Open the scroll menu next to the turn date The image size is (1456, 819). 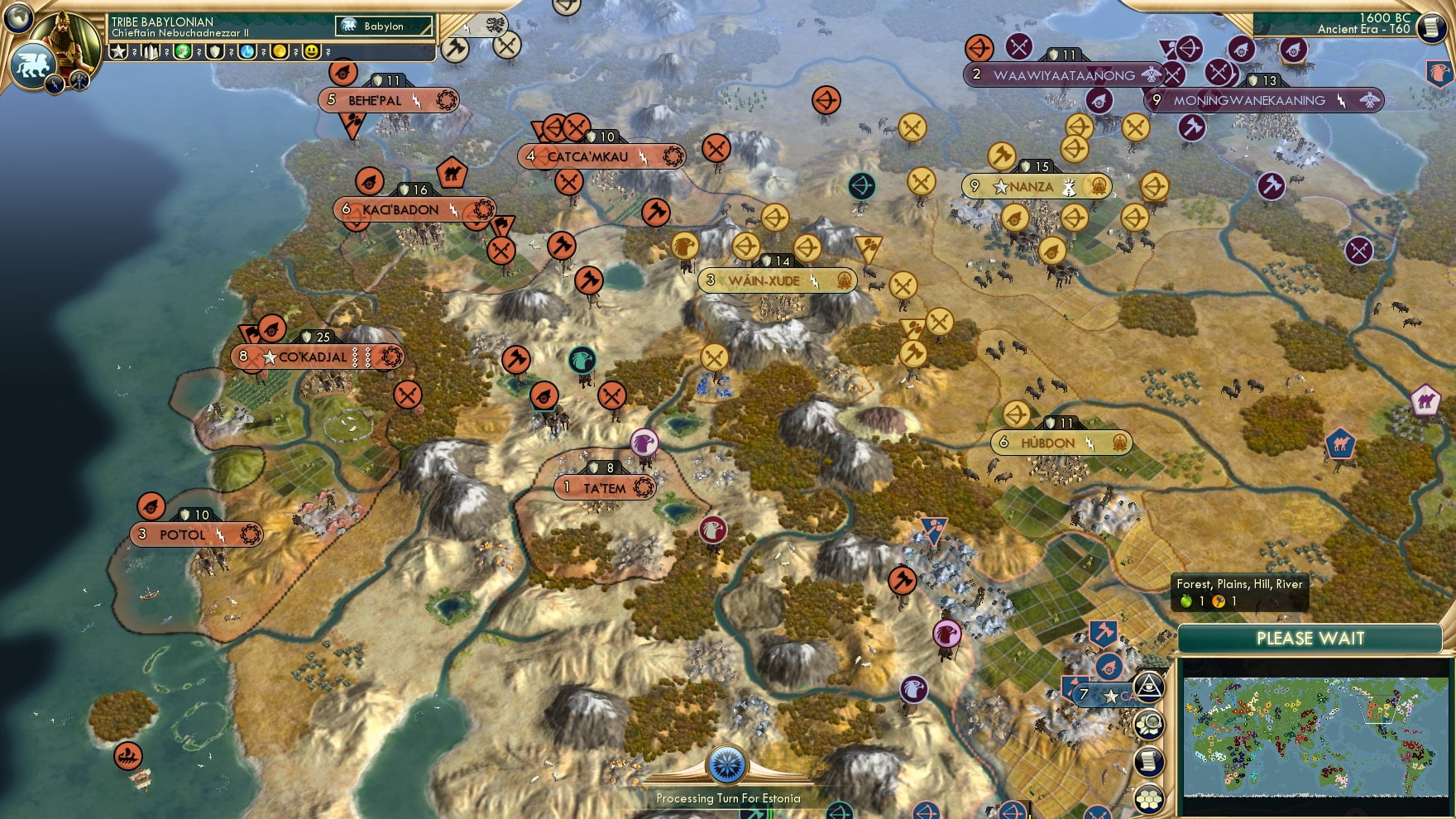(x=1430, y=27)
